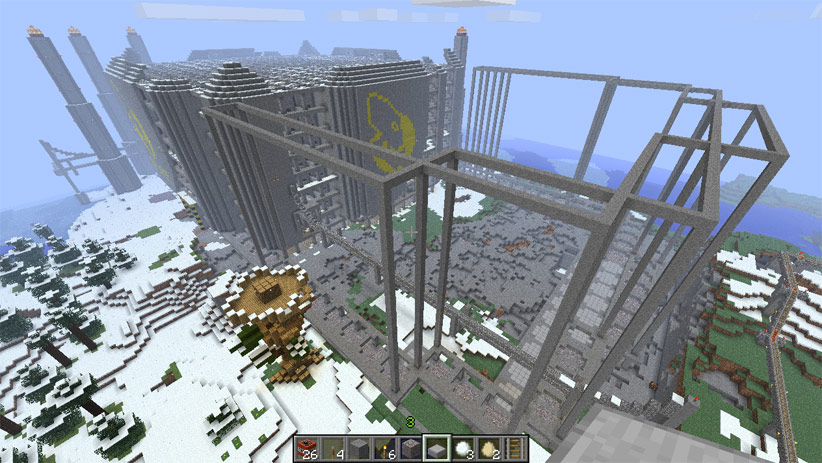Select the egg slot holding two eggs
The height and width of the screenshot is (463, 822).
pos(489,447)
